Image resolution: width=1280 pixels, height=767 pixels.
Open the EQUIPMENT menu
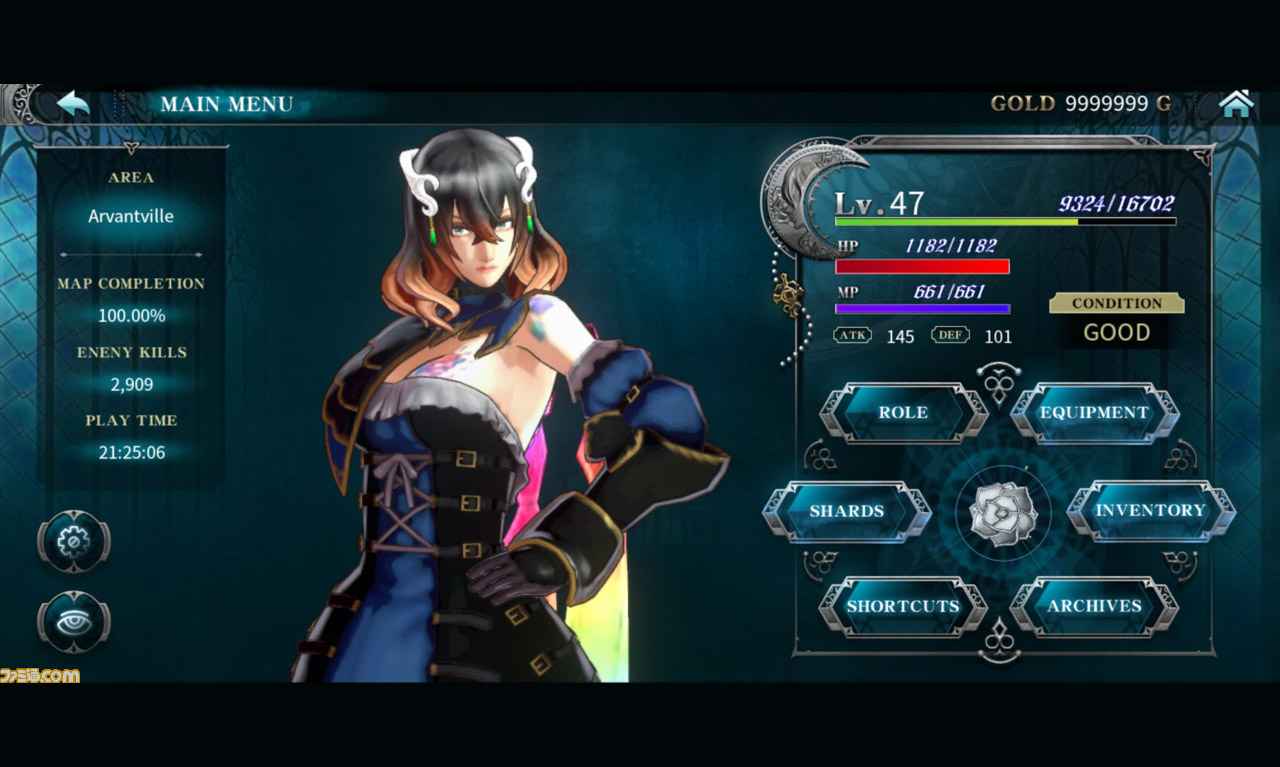pos(1093,412)
